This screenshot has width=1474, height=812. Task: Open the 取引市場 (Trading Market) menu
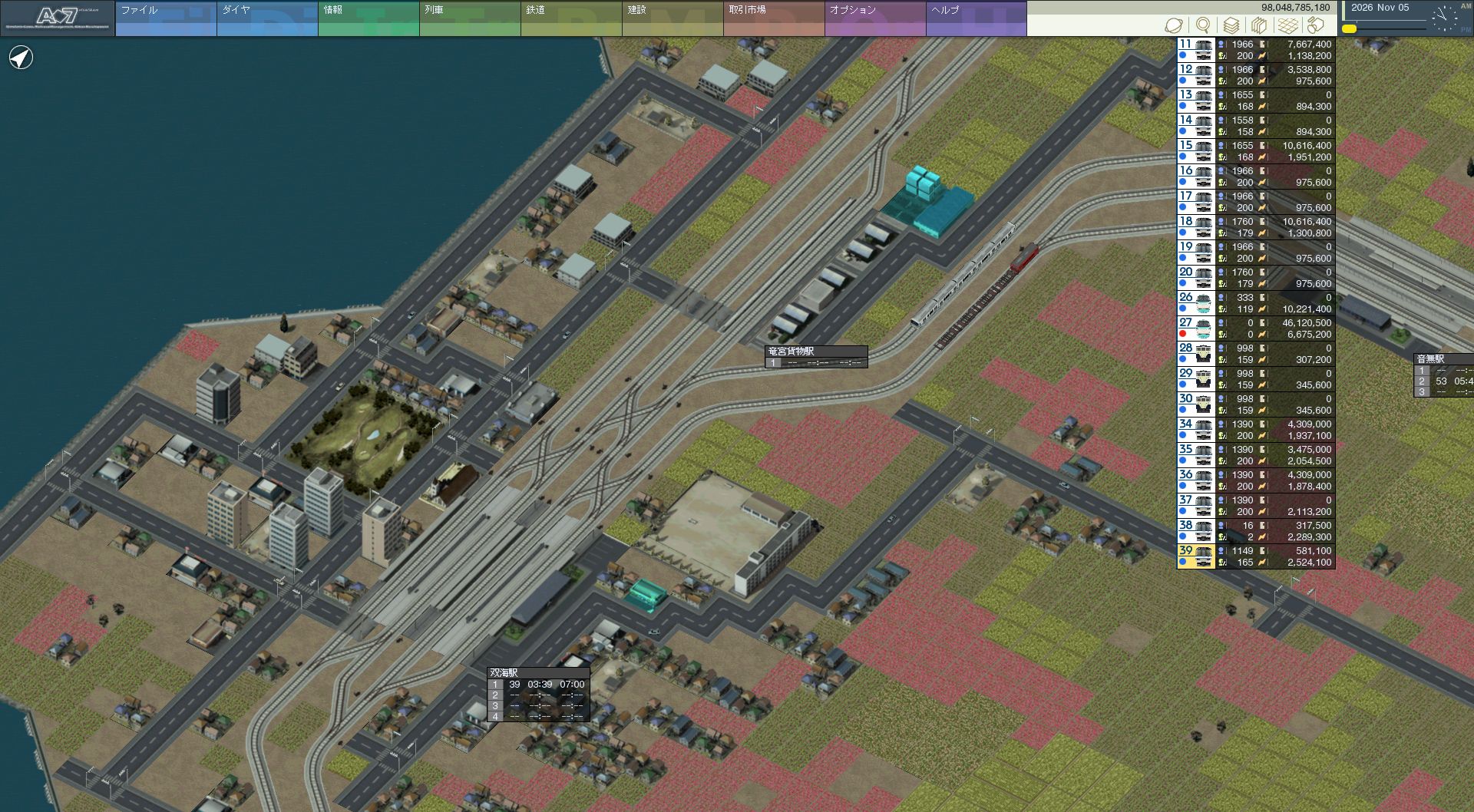click(x=773, y=18)
